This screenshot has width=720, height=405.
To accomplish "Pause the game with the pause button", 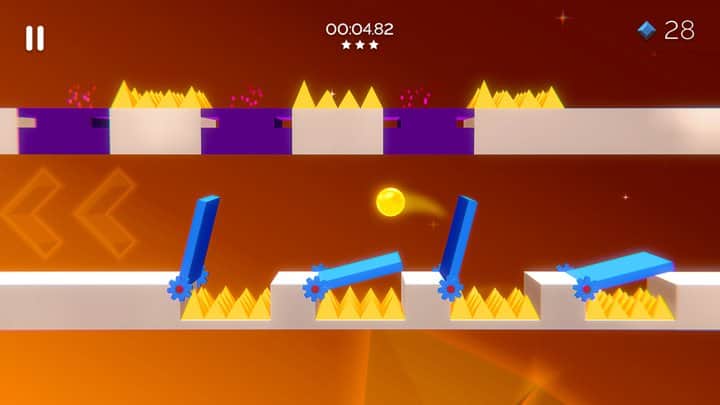I will [35, 38].
